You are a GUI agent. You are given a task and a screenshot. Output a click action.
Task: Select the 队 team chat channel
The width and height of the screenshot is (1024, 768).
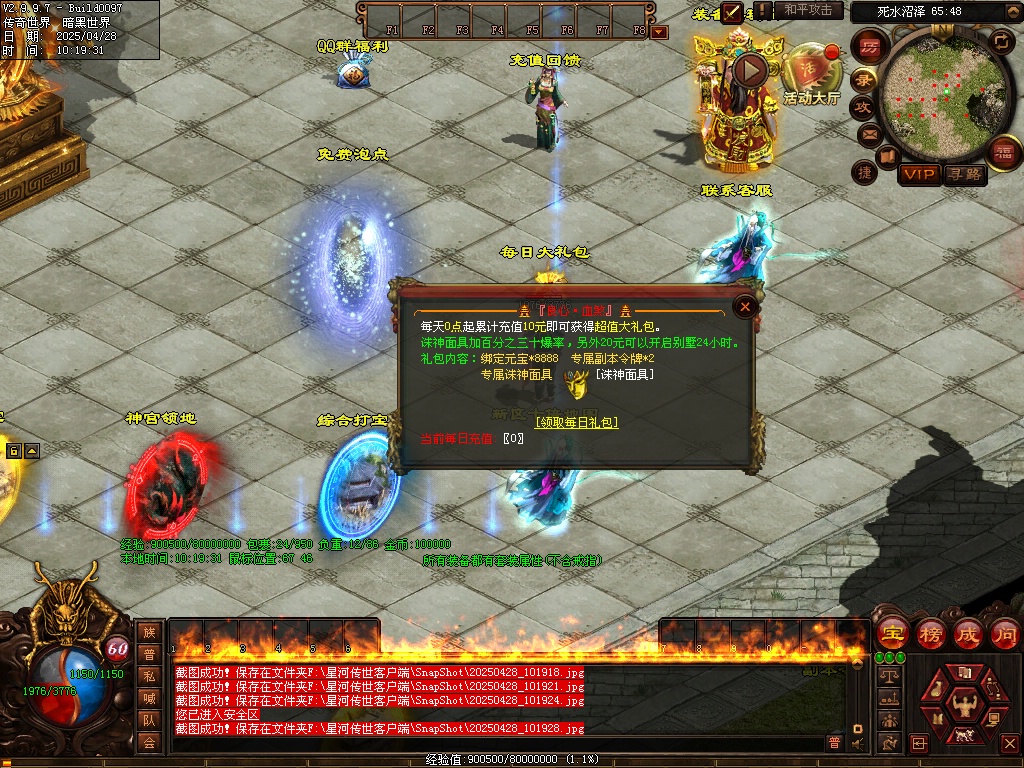point(149,719)
